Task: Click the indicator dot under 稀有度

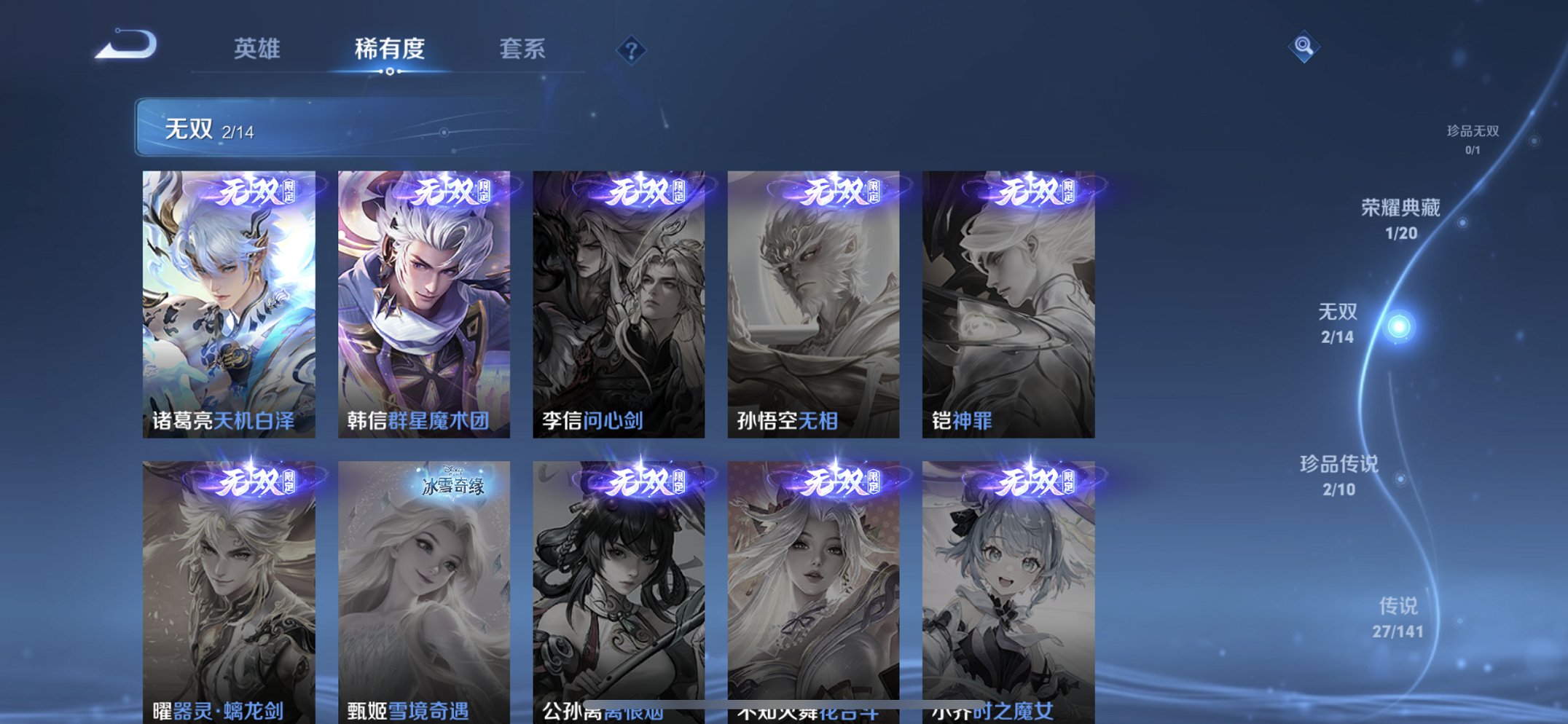Action: 390,71
